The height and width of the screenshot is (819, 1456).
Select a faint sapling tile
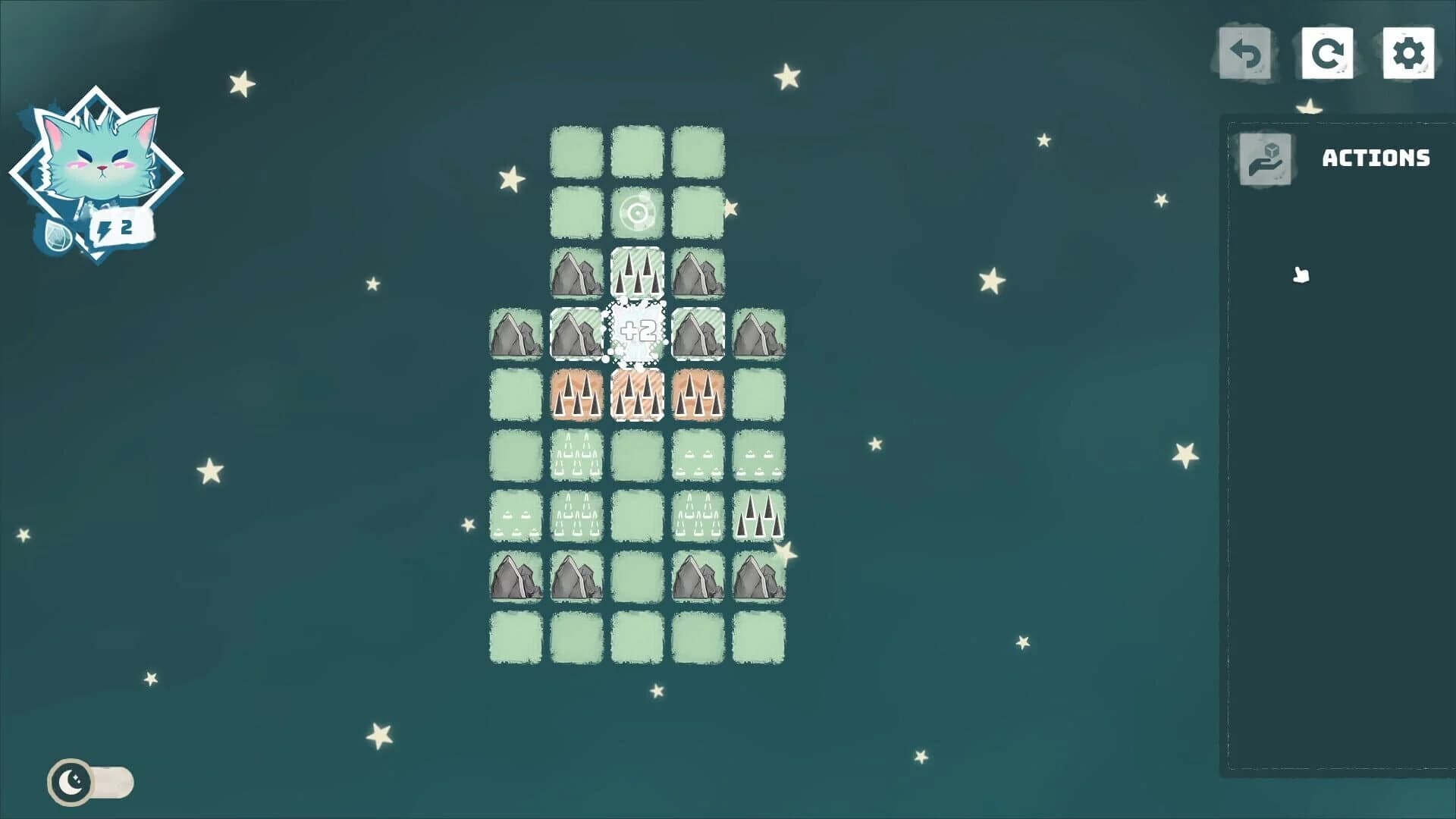pos(698,455)
